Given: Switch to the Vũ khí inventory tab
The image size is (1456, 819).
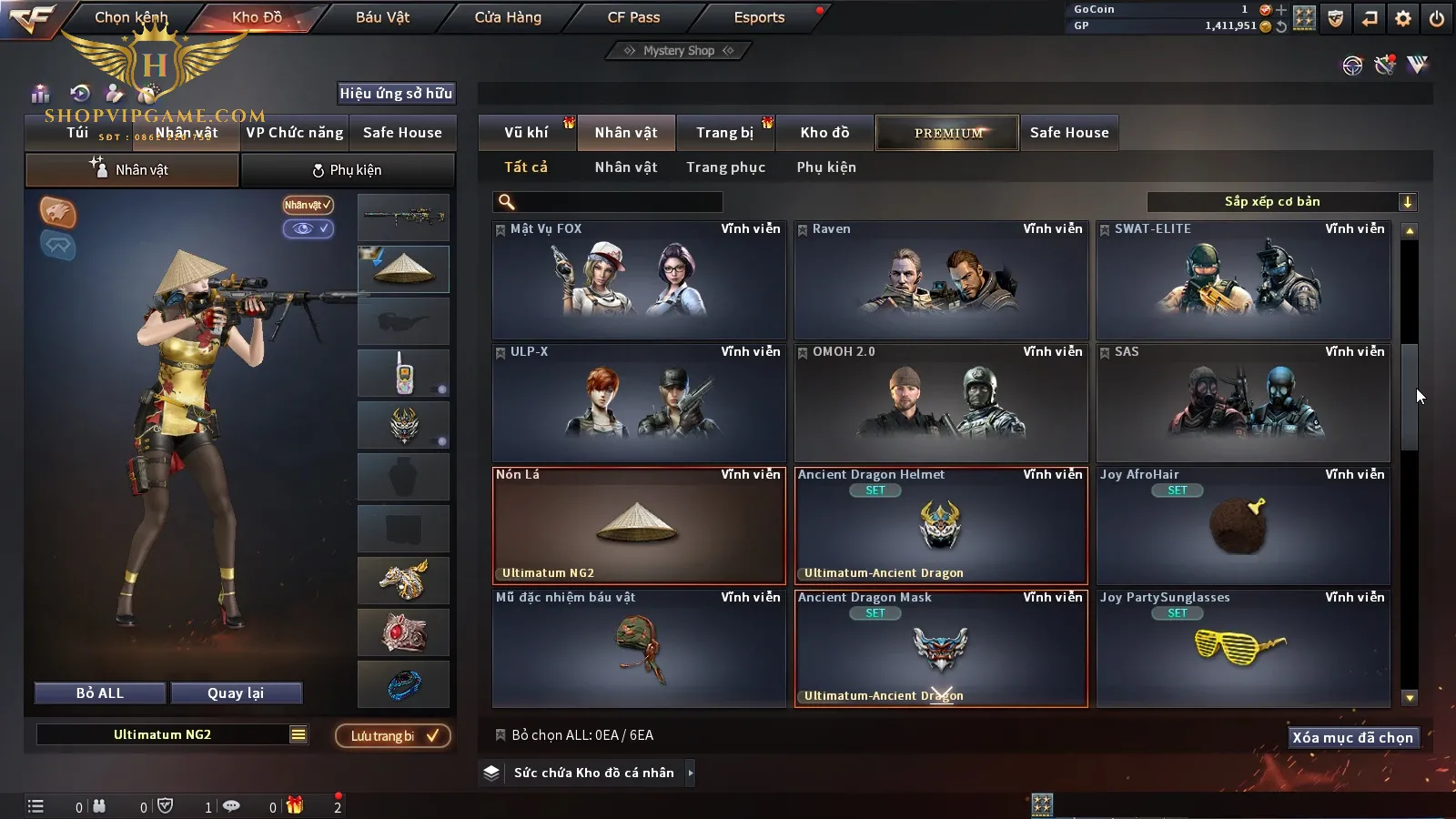Looking at the screenshot, I should 526,133.
